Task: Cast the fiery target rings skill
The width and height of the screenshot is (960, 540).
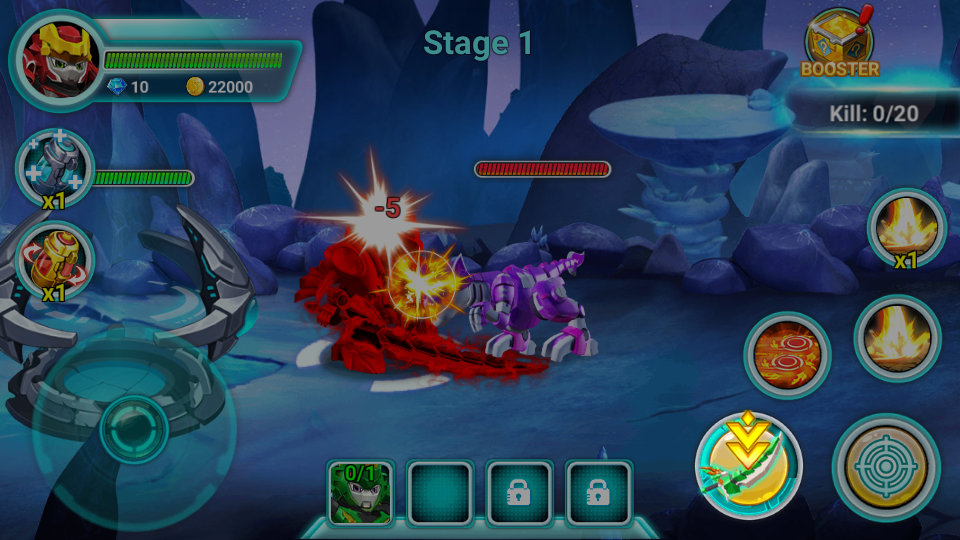Action: click(785, 353)
